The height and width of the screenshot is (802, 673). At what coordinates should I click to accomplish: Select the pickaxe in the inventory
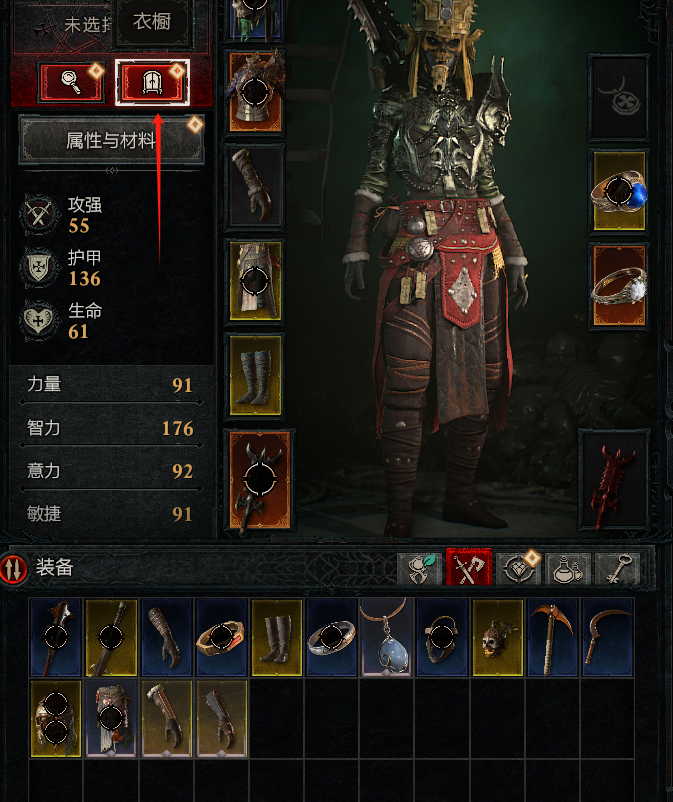552,636
